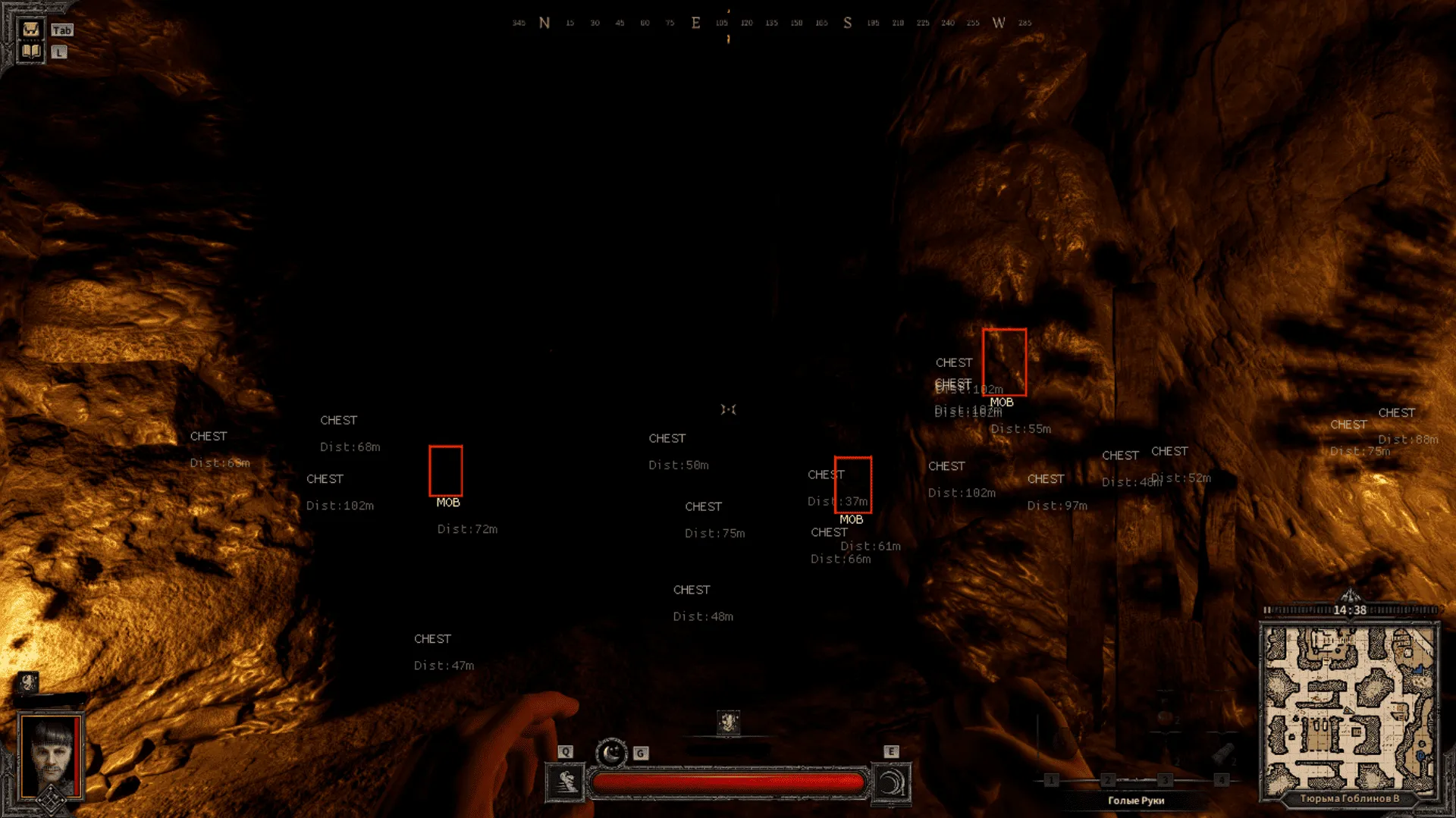Select the crescent moon rest icon

tap(611, 753)
